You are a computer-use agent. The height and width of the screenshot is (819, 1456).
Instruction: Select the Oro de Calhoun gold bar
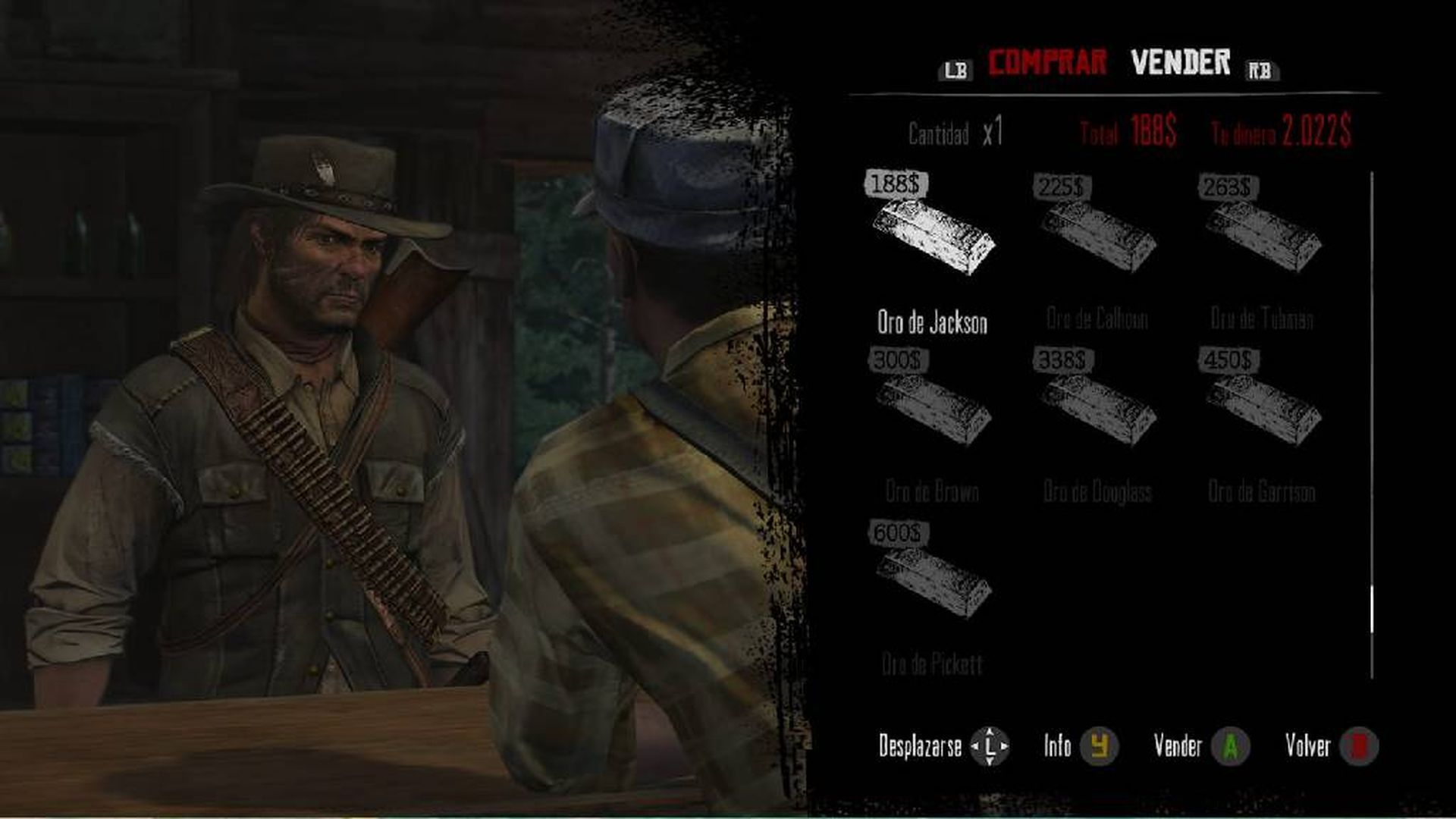pyautogui.click(x=1100, y=235)
